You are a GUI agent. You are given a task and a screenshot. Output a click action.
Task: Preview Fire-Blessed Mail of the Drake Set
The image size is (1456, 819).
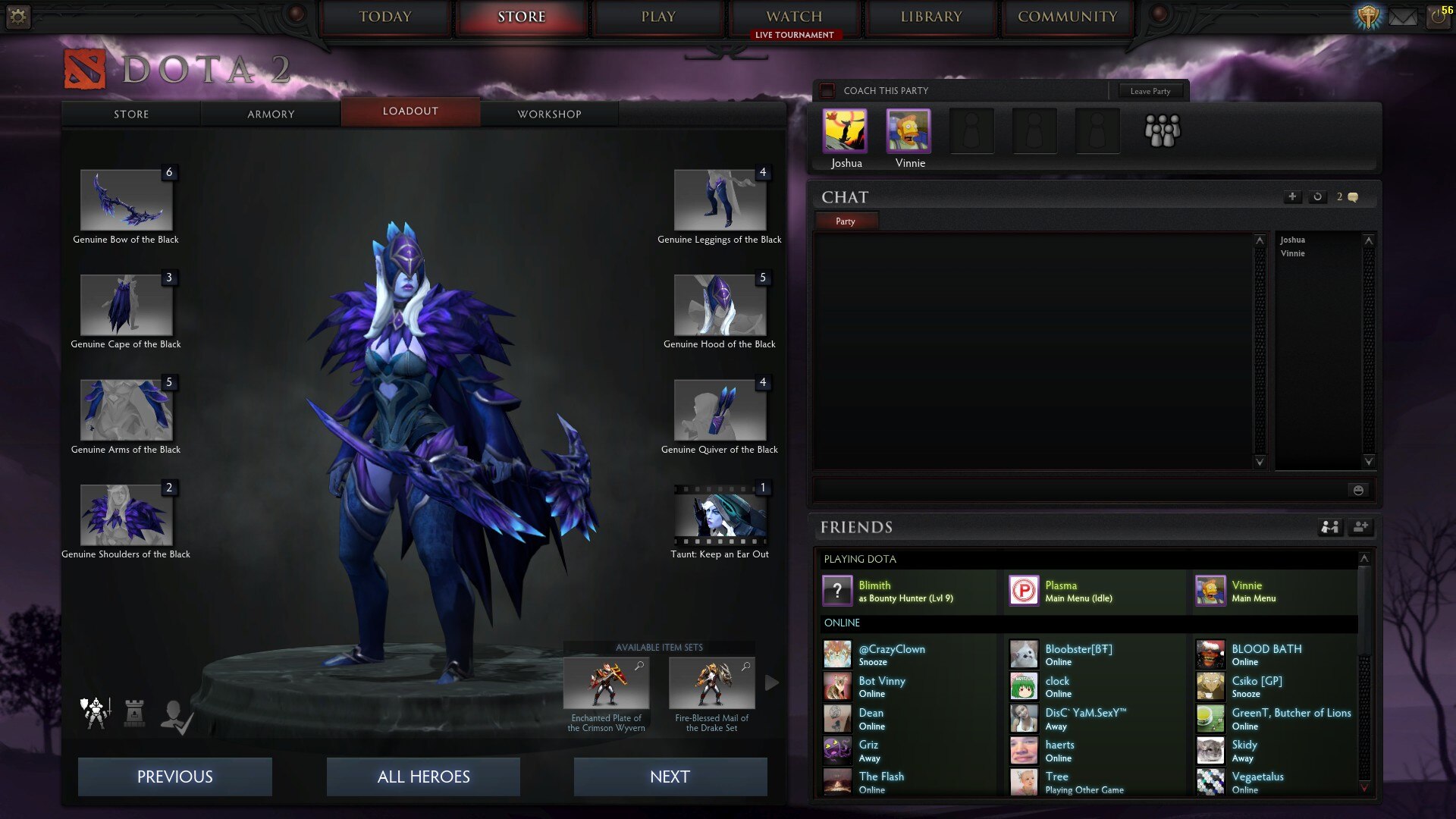[711, 683]
